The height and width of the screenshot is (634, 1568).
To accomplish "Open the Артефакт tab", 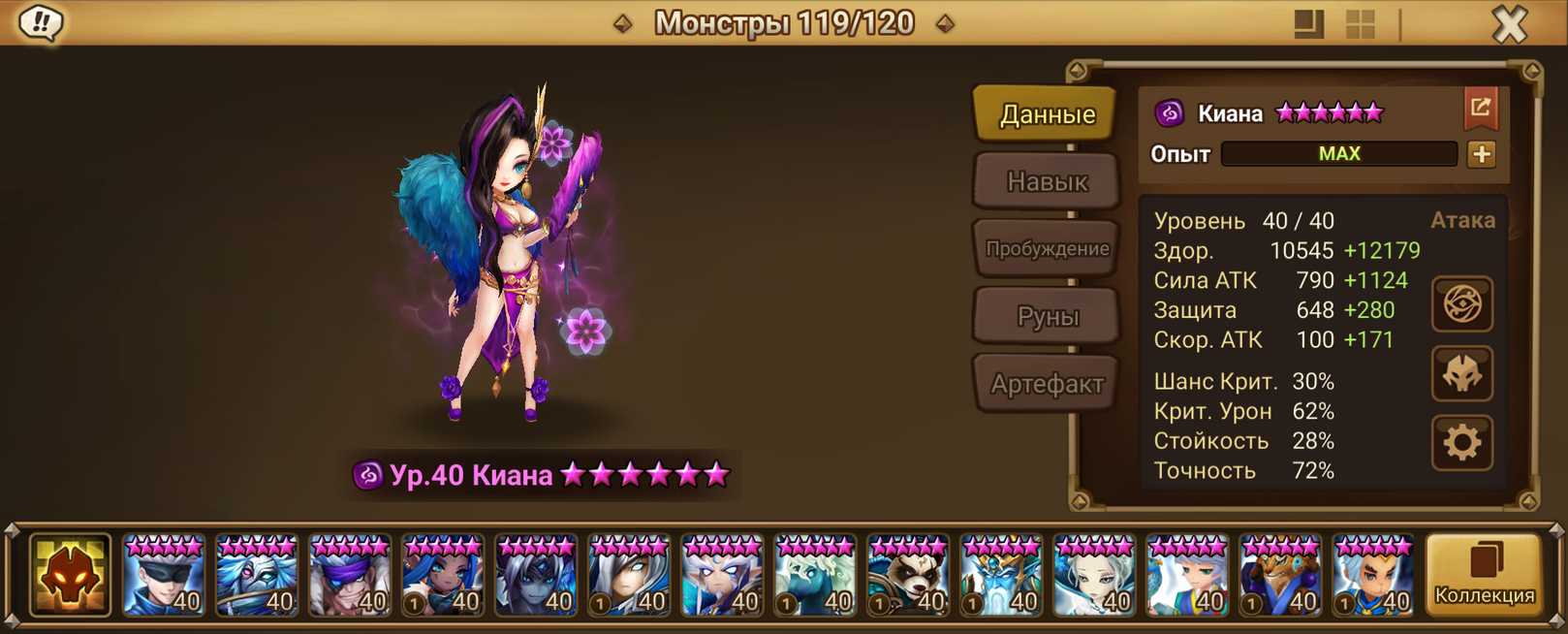I will pos(1047,384).
